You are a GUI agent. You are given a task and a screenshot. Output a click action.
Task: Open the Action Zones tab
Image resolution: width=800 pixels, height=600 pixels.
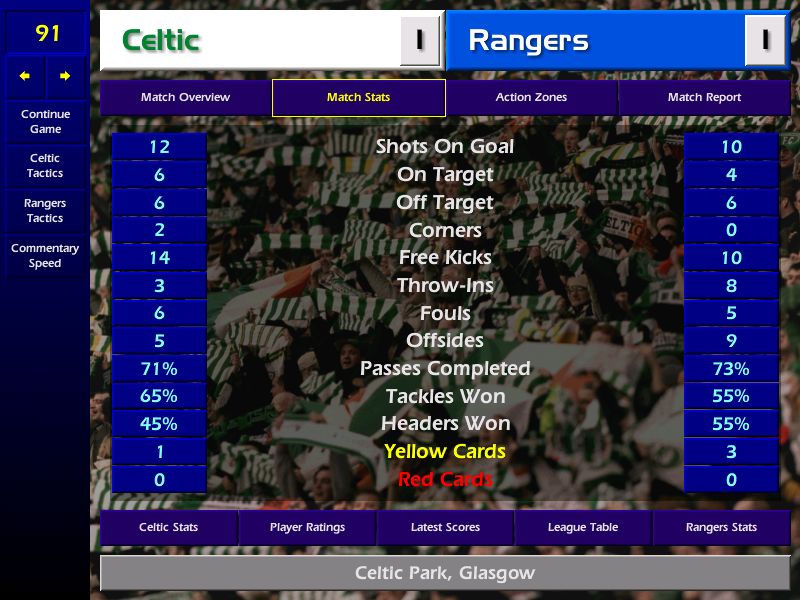pyautogui.click(x=531, y=98)
